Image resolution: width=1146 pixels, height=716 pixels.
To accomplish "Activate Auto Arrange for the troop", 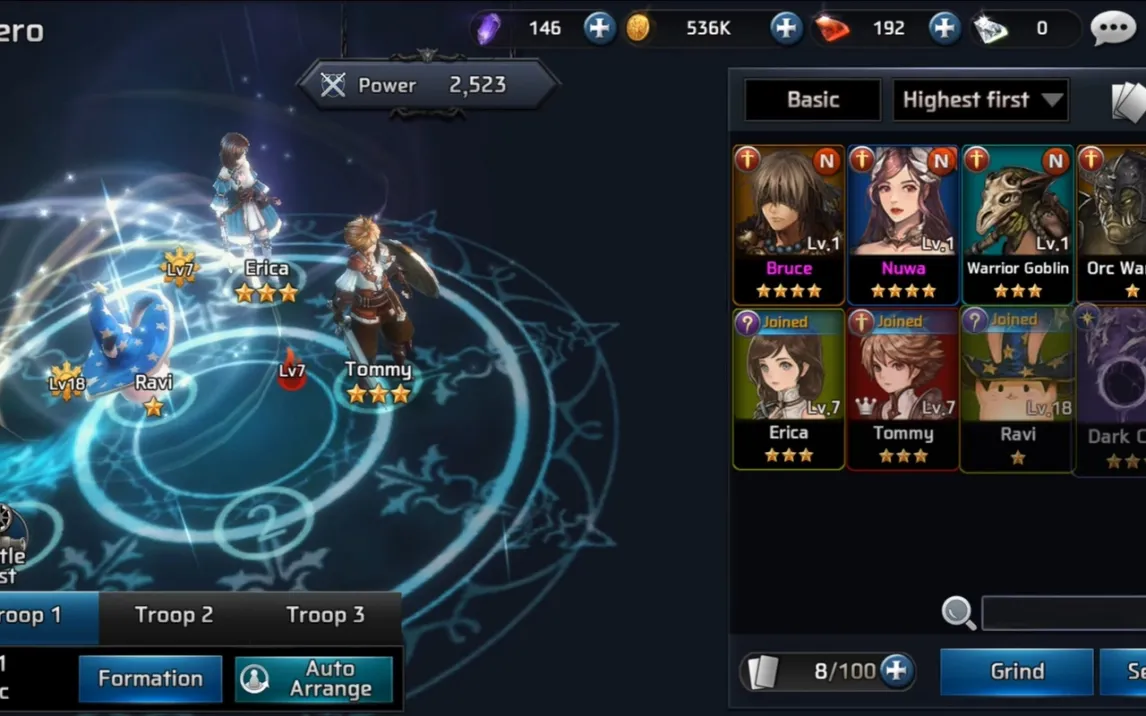I will (314, 679).
